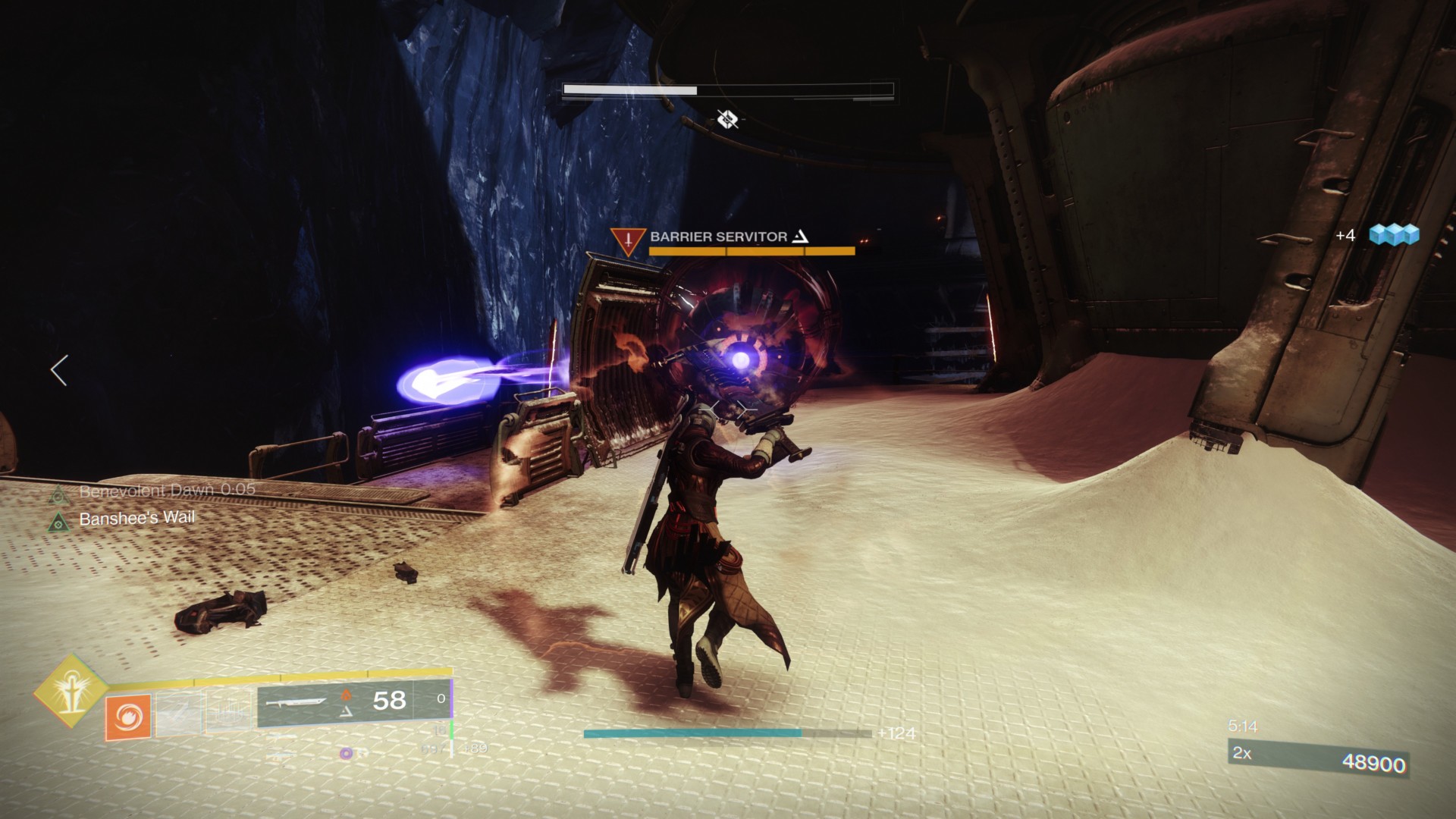This screenshot has height=819, width=1456.
Task: Click the Benevolent Dawn buff entry
Action: [x=167, y=491]
